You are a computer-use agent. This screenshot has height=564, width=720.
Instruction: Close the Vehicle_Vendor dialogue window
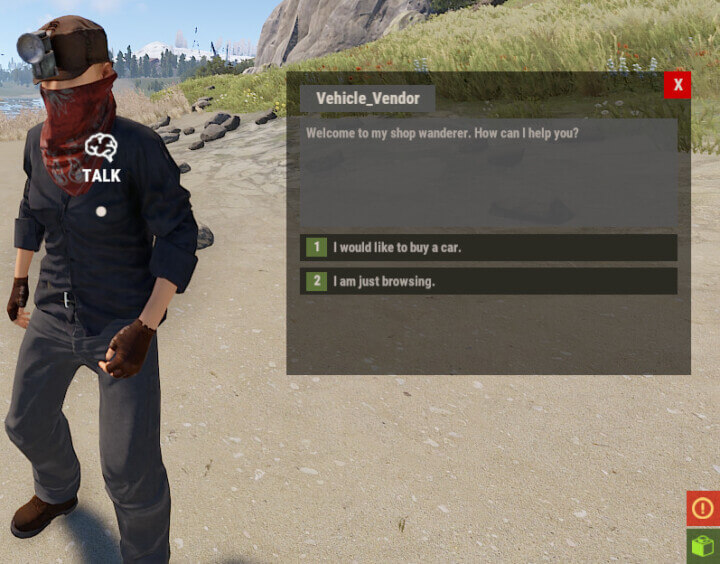pos(677,85)
